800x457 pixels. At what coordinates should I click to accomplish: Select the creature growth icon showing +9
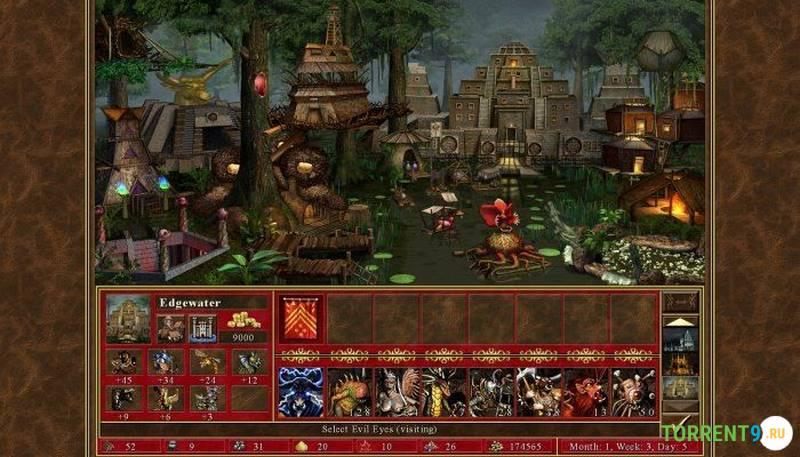(x=124, y=398)
